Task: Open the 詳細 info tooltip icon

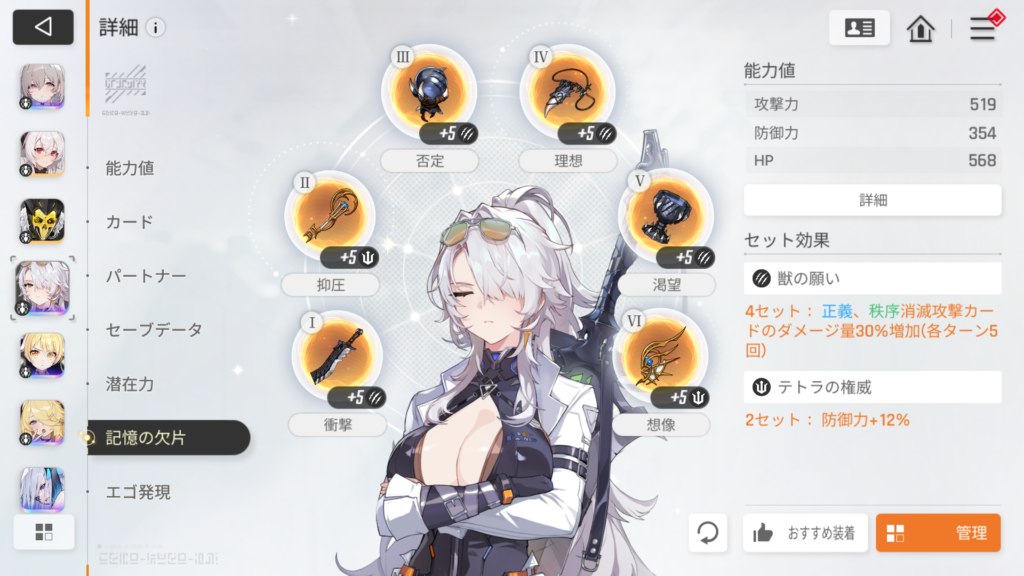Action: (x=155, y=28)
